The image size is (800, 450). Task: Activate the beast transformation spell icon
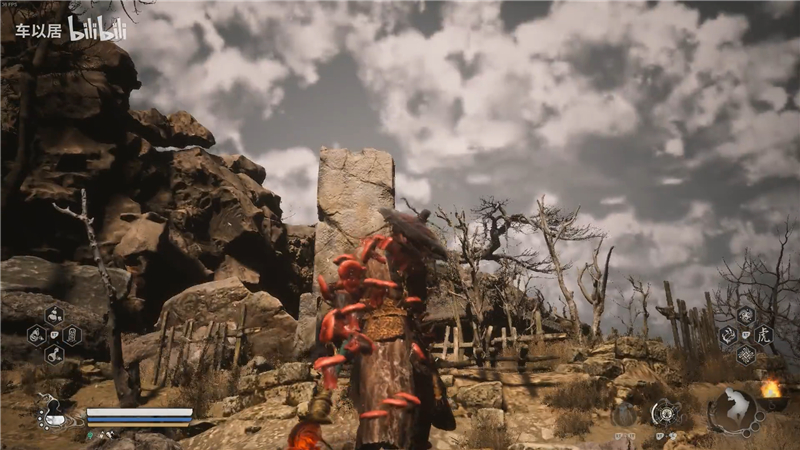click(727, 335)
